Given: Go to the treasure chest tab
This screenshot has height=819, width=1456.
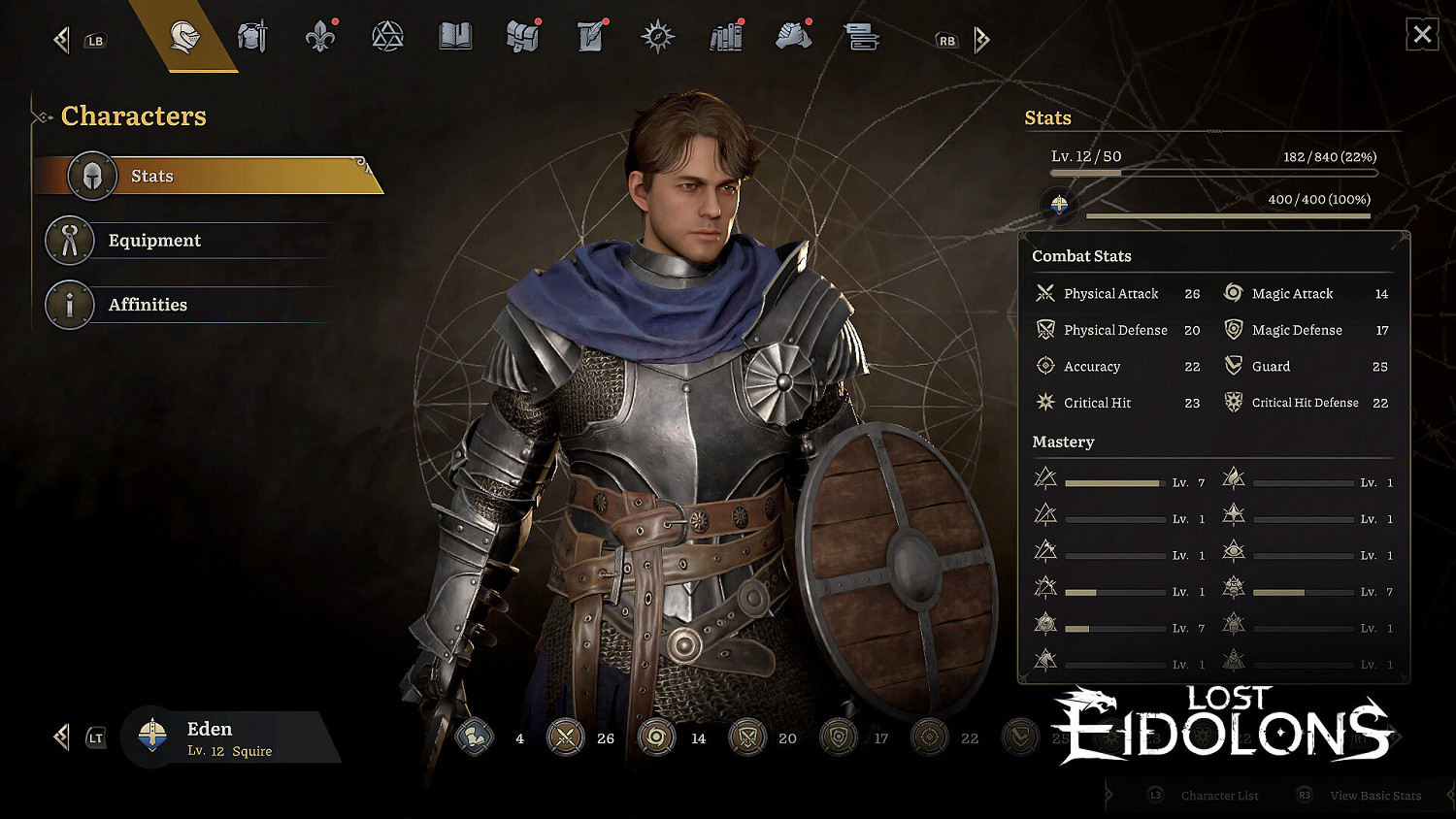Looking at the screenshot, I should 522,38.
